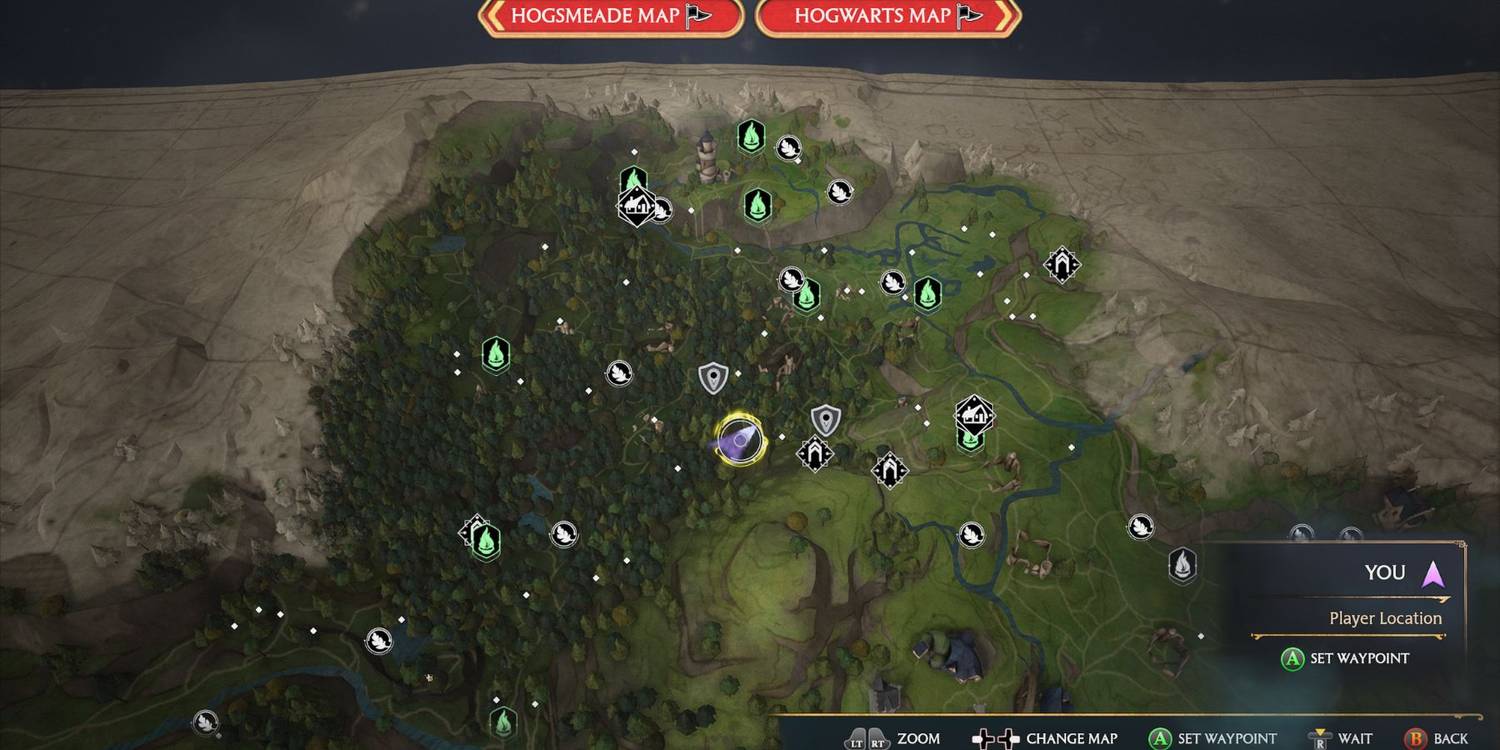Screen dimensions: 1500x750
Task: Click the green Floo Flame on the western forest edge
Action: coord(497,353)
